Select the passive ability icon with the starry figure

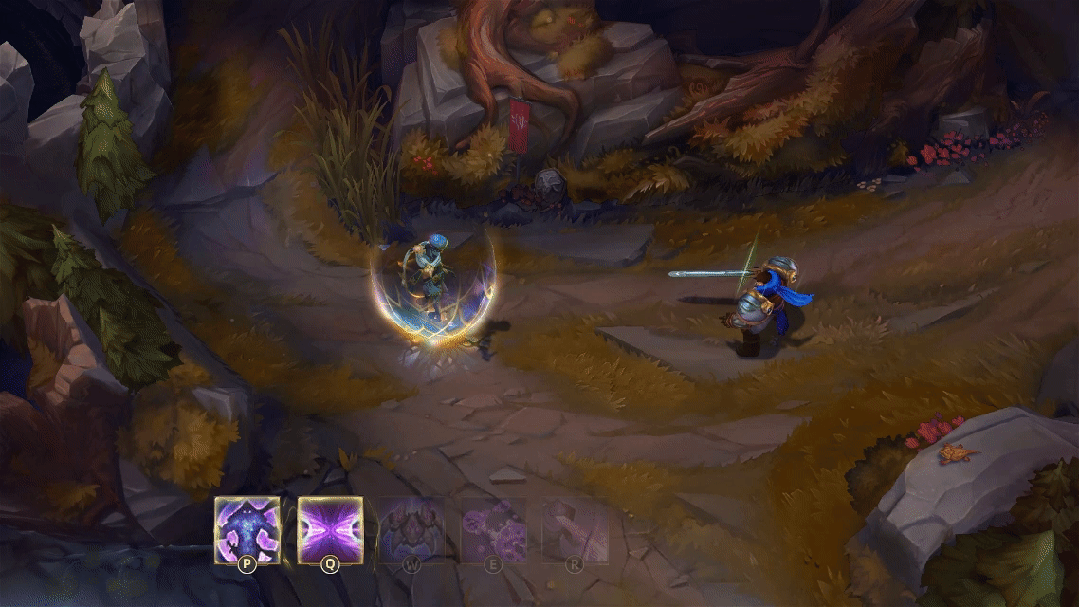(x=247, y=529)
